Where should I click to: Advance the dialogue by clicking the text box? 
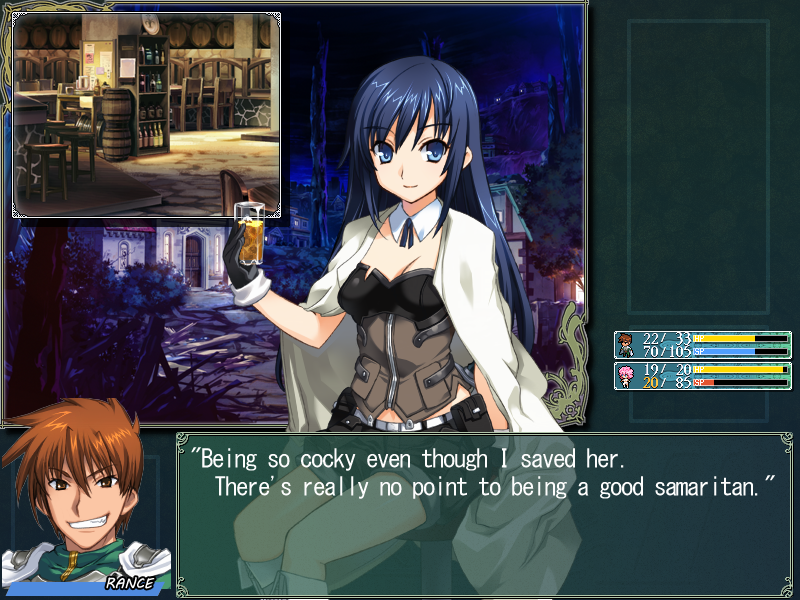coord(484,512)
